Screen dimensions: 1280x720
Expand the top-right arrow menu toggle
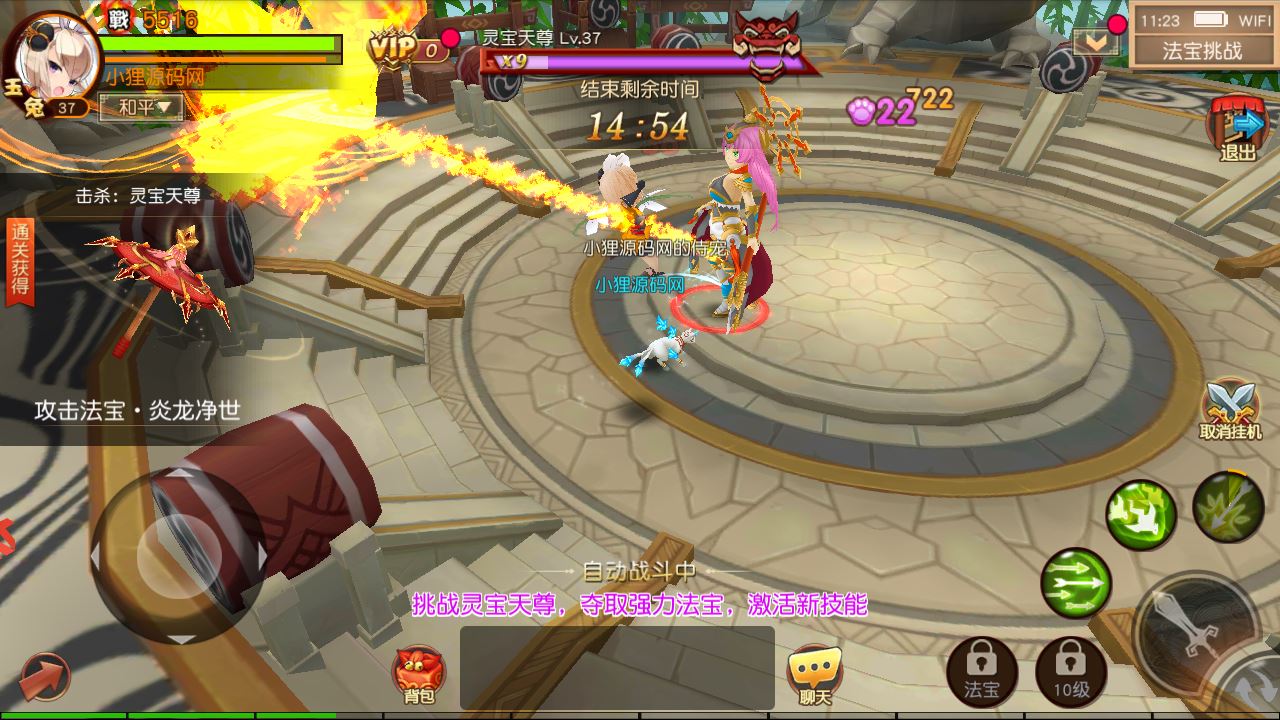click(x=1096, y=41)
